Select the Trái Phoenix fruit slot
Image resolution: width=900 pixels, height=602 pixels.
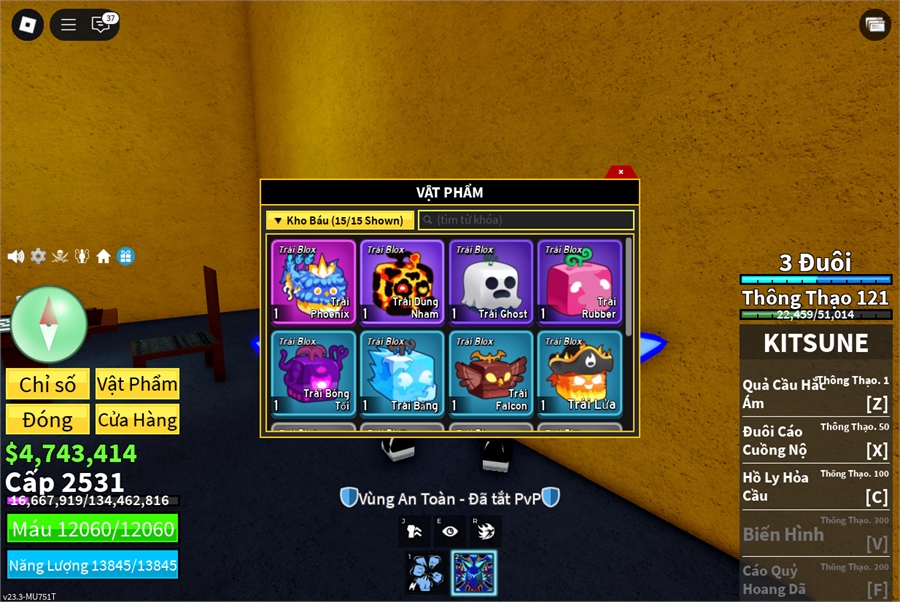point(313,282)
